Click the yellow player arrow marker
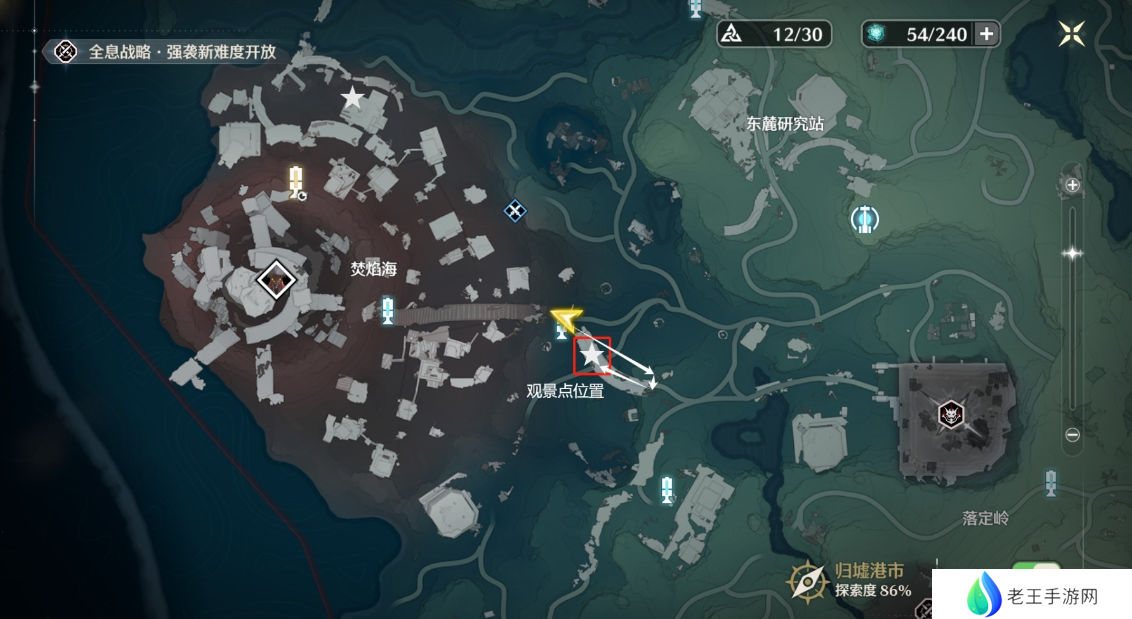Viewport: 1132px width, 619px height. [x=566, y=319]
